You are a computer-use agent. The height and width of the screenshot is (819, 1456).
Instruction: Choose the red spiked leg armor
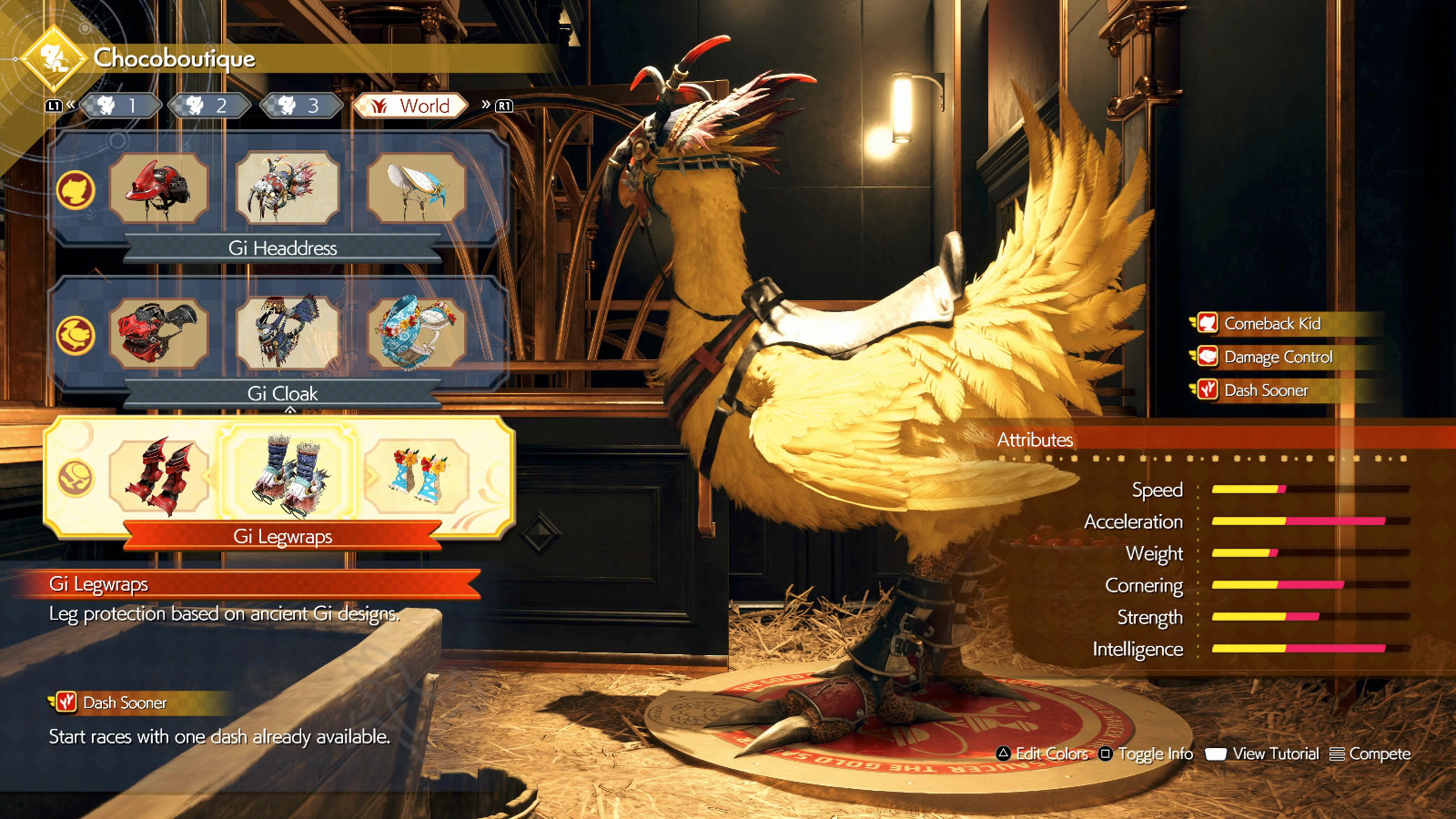[x=158, y=477]
